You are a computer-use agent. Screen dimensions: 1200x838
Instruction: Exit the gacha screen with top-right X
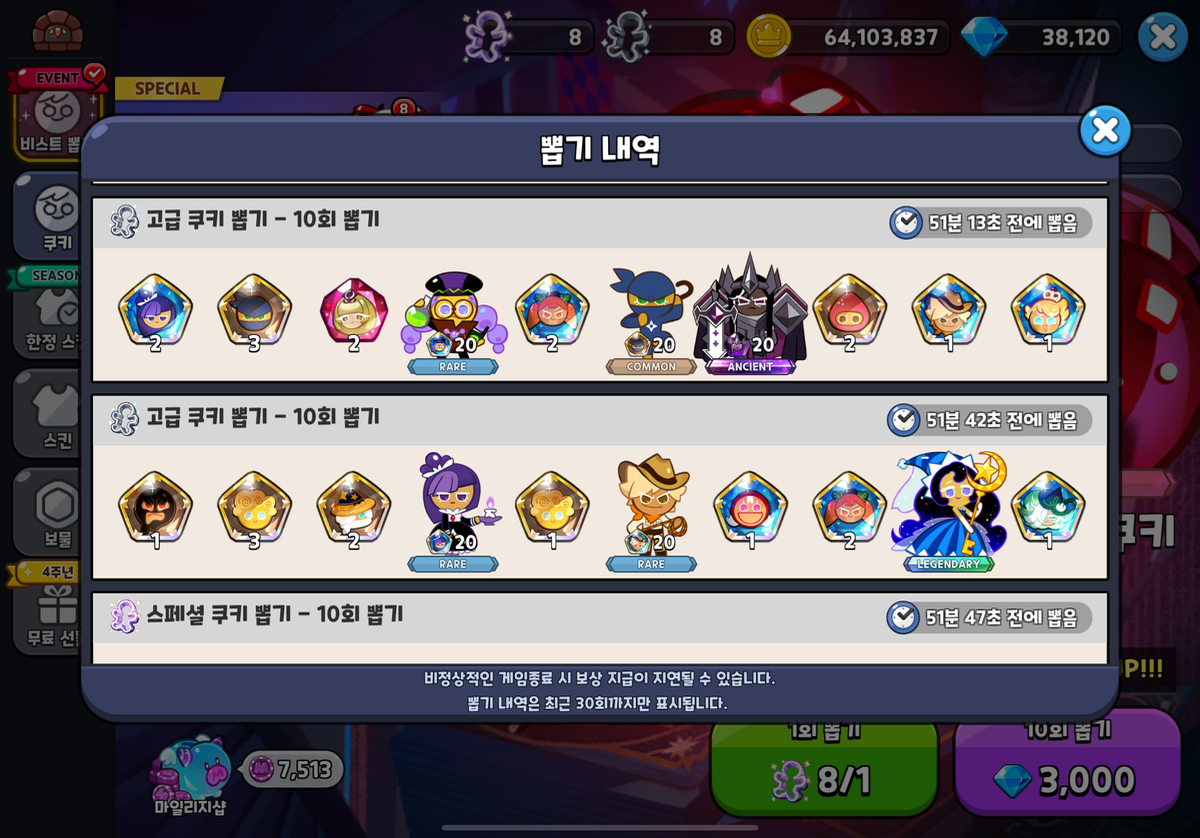1162,37
